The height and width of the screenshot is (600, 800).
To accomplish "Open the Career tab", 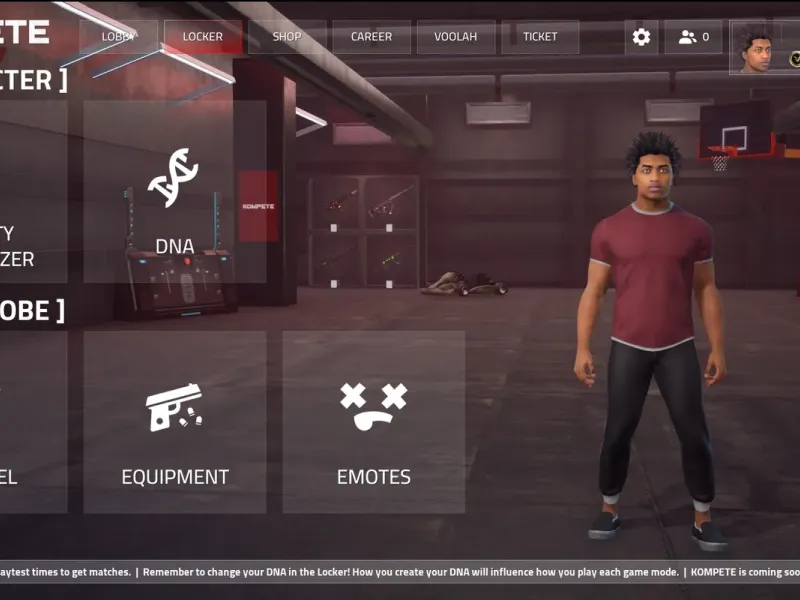I will (371, 37).
